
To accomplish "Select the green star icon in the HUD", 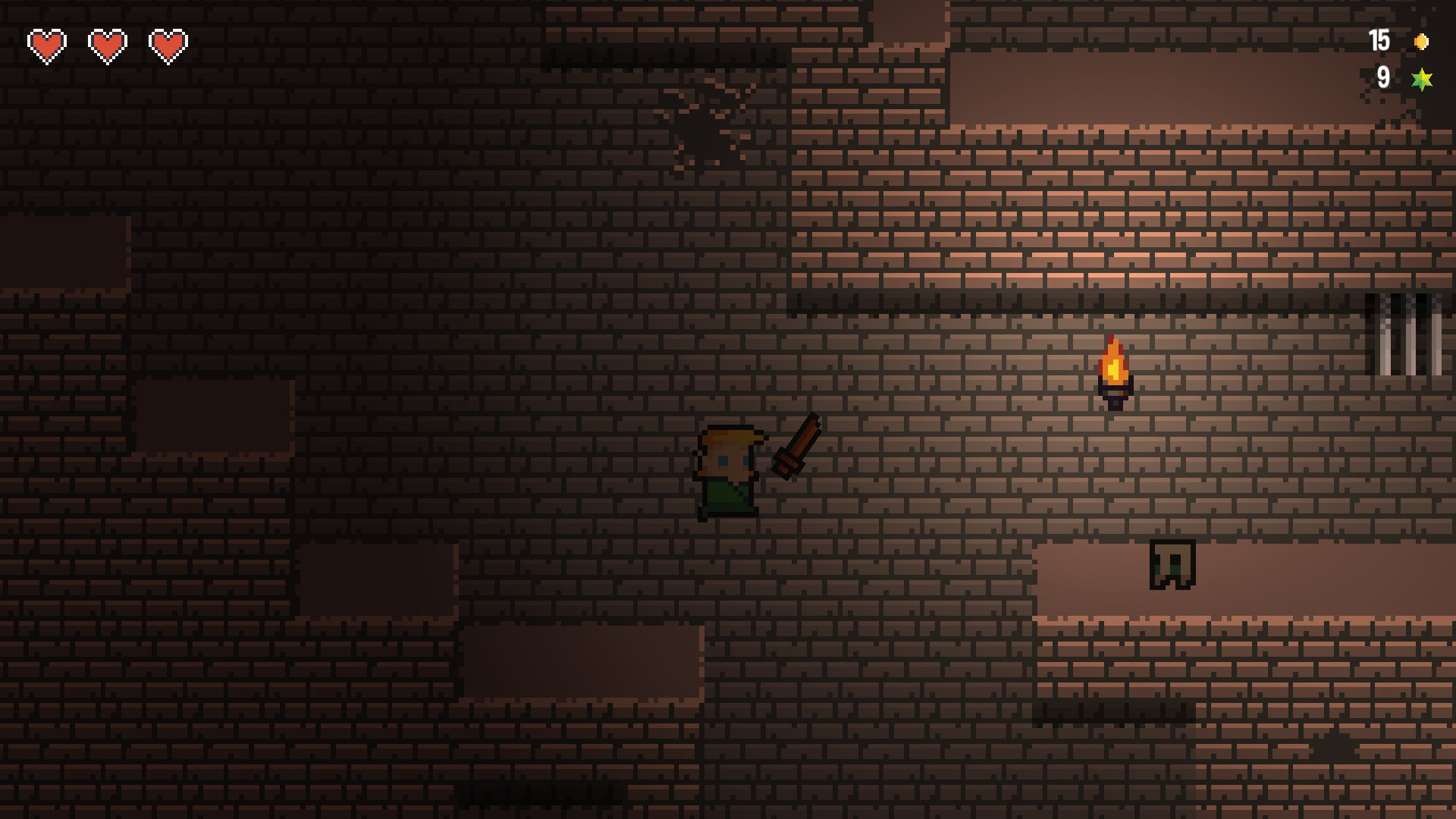I will (1423, 78).
